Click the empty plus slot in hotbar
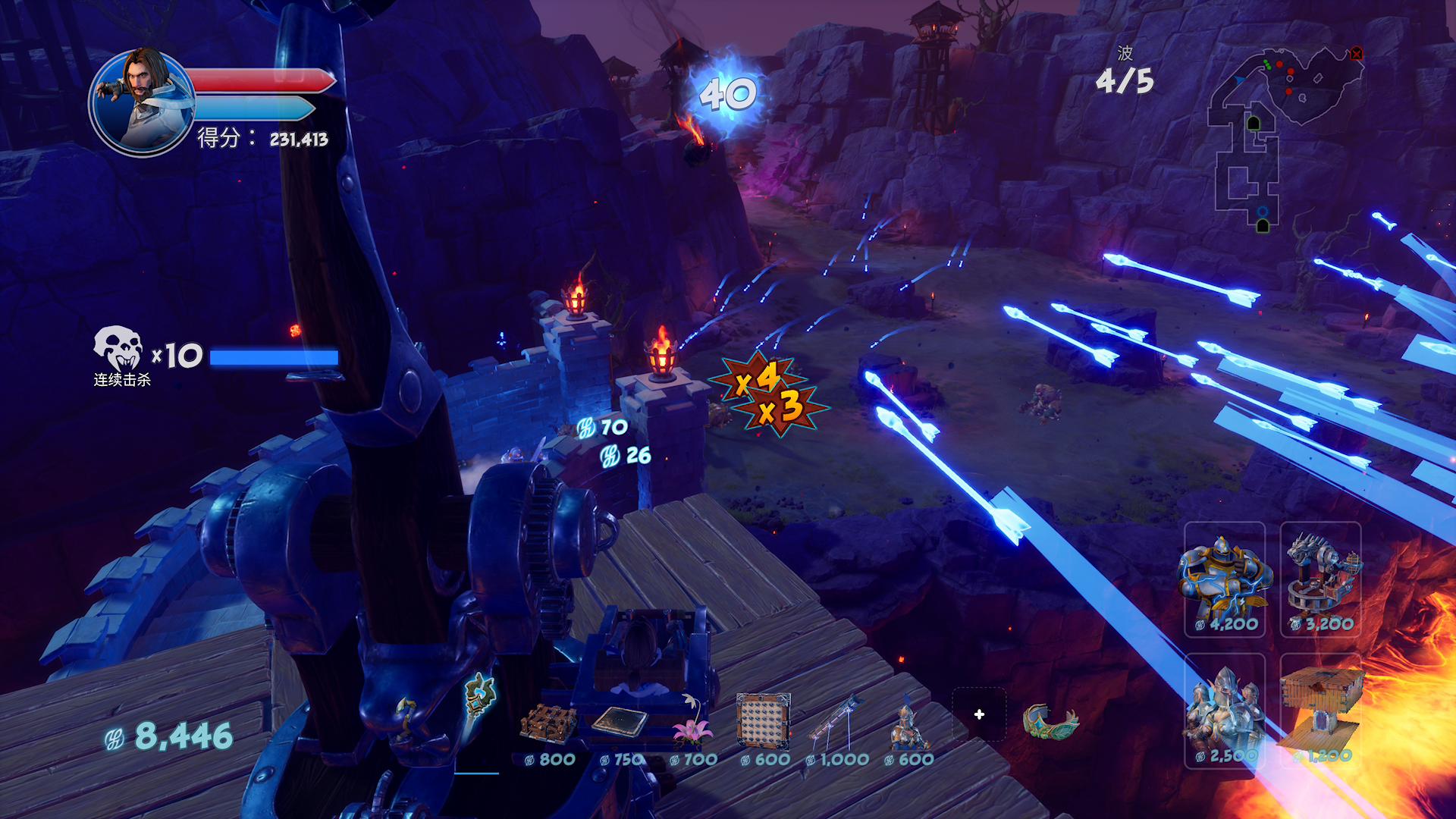This screenshot has width=1456, height=819. coord(979,714)
